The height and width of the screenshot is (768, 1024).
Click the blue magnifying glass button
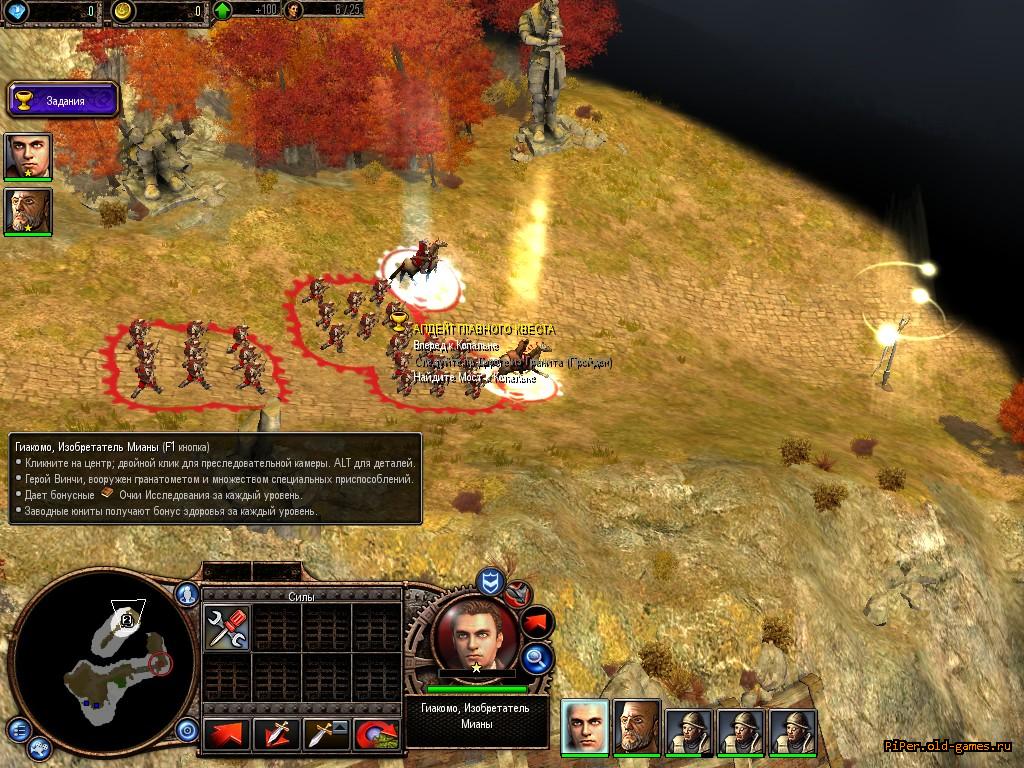coord(537,658)
